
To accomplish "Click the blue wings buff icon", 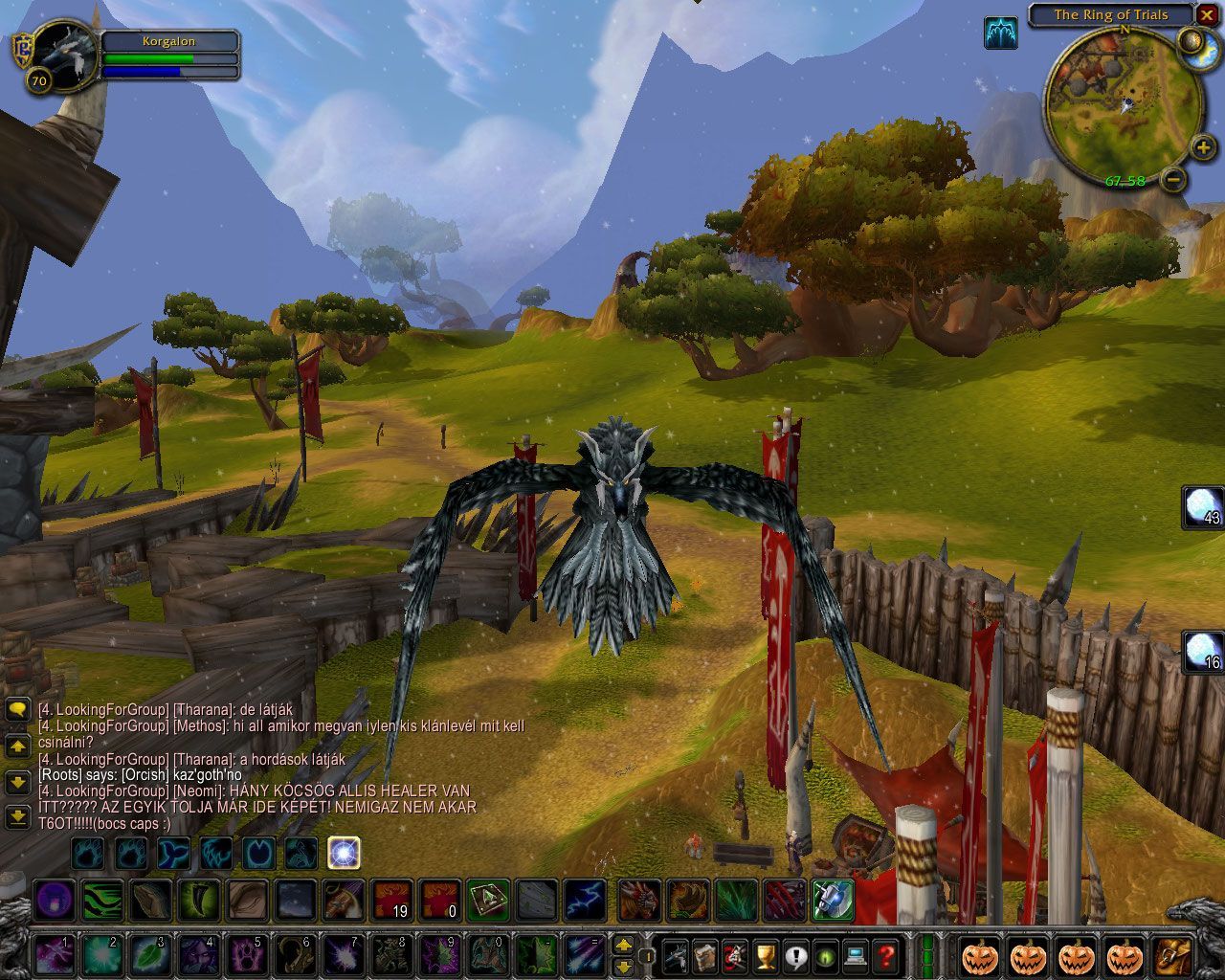I will pyautogui.click(x=1001, y=33).
